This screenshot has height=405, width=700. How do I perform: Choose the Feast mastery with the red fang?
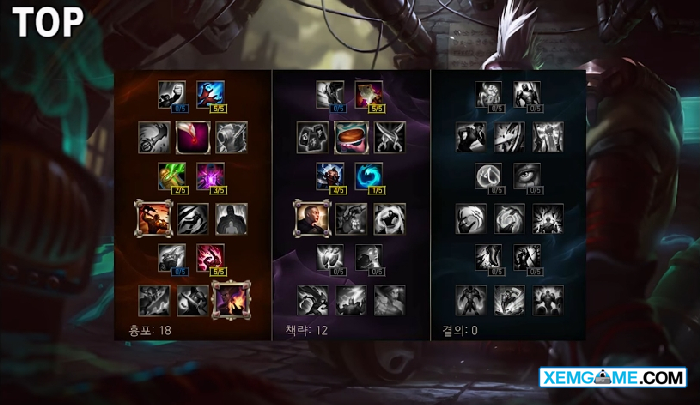191,136
